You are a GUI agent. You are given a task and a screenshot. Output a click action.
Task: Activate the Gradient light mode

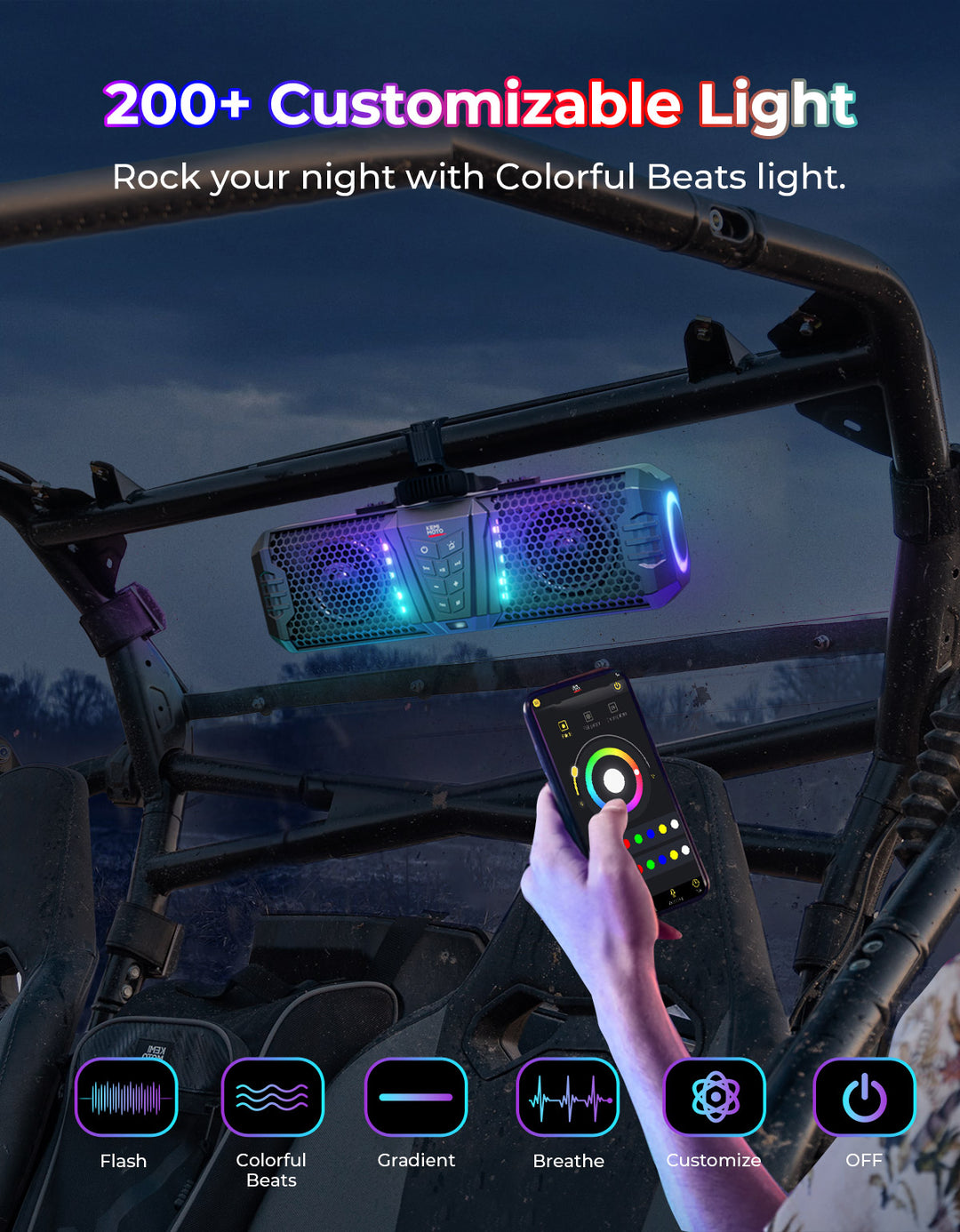click(x=416, y=1098)
